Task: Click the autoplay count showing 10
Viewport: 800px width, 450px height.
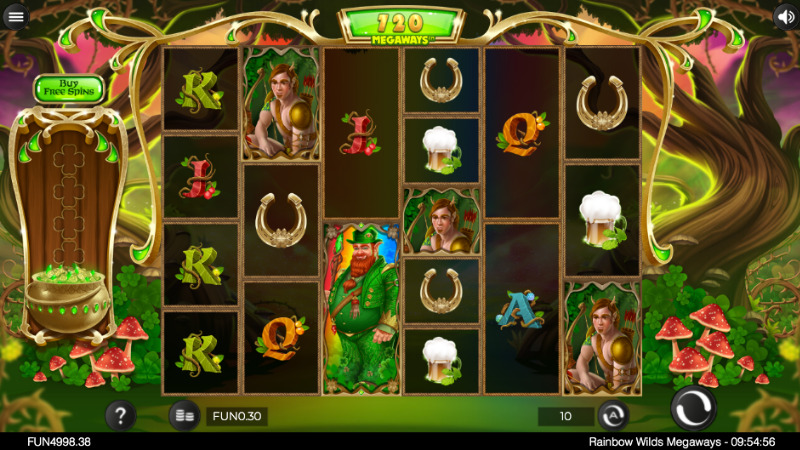Action: (566, 416)
